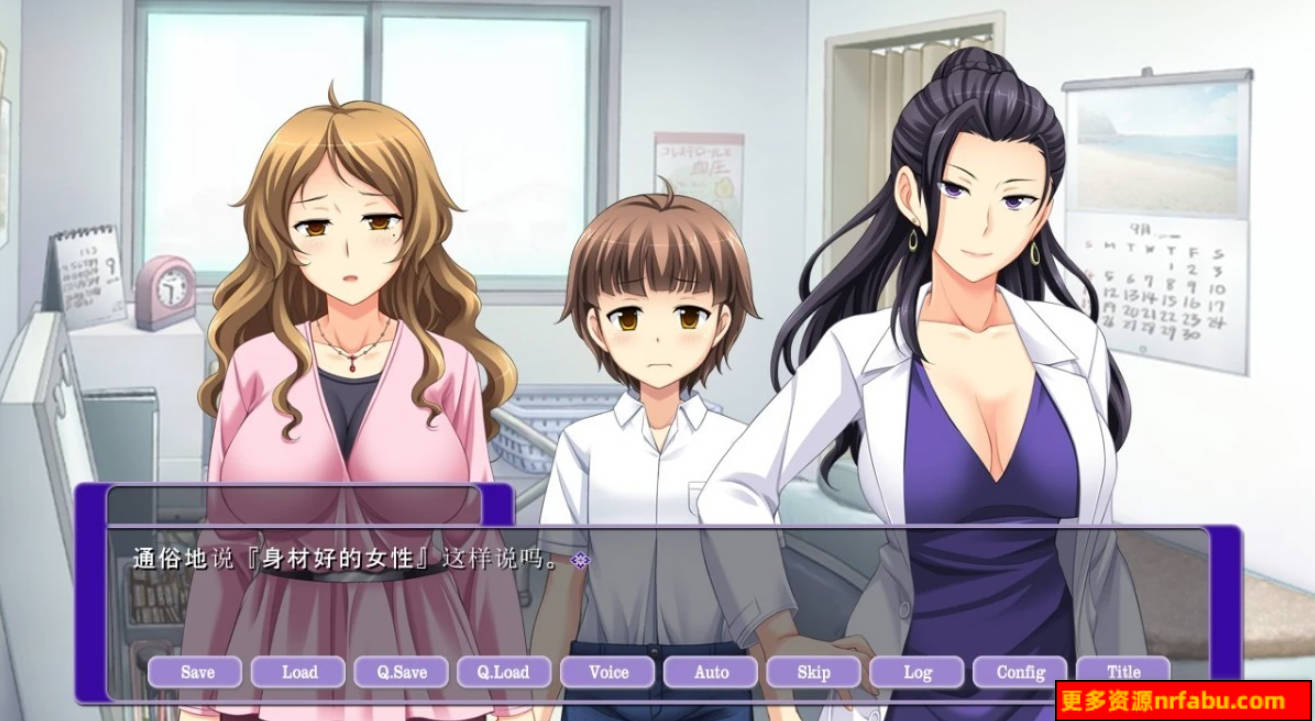The image size is (1315, 721).
Task: Restore progress using Q.Load
Action: 504,672
